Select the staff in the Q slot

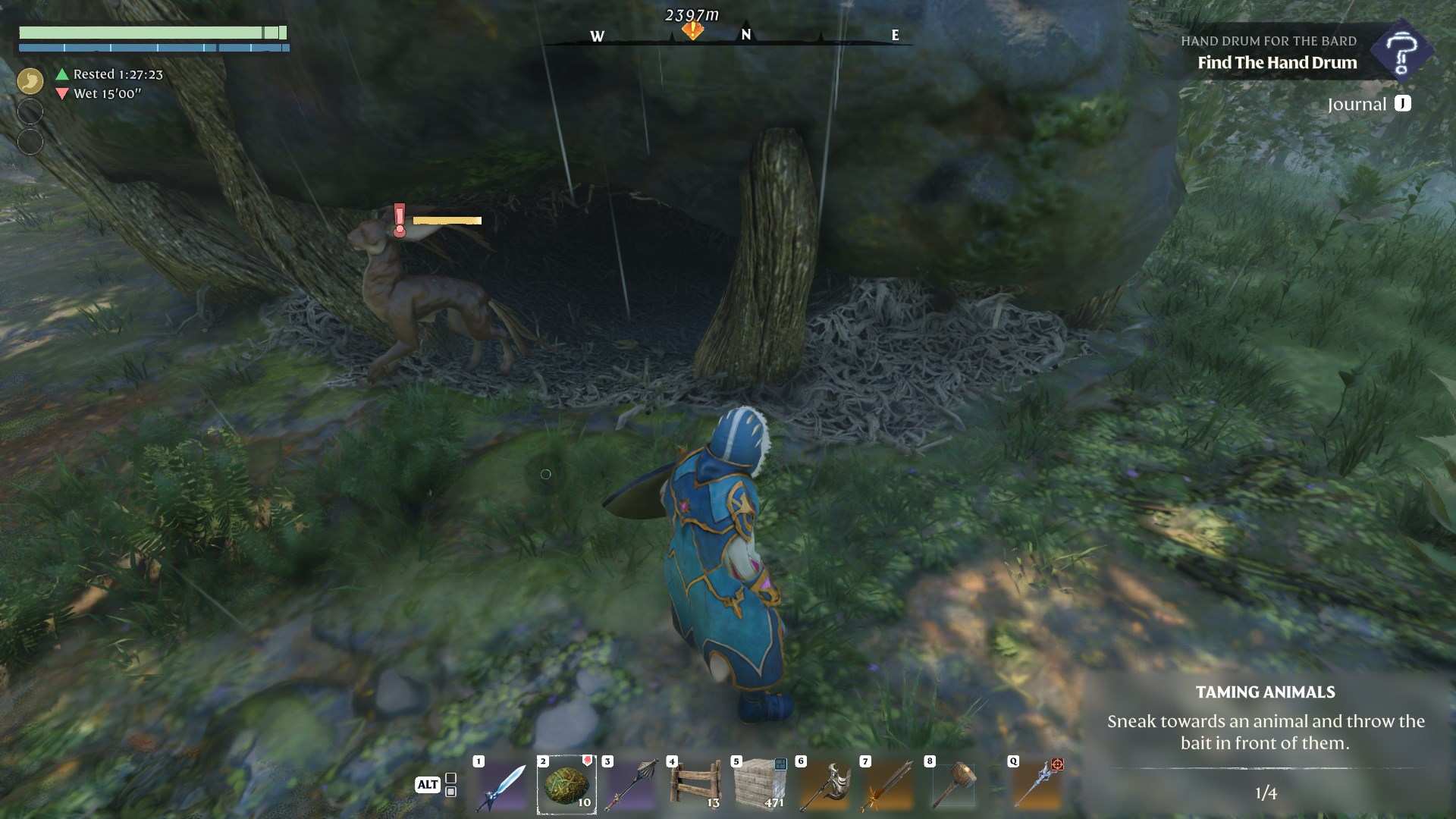(x=1037, y=786)
